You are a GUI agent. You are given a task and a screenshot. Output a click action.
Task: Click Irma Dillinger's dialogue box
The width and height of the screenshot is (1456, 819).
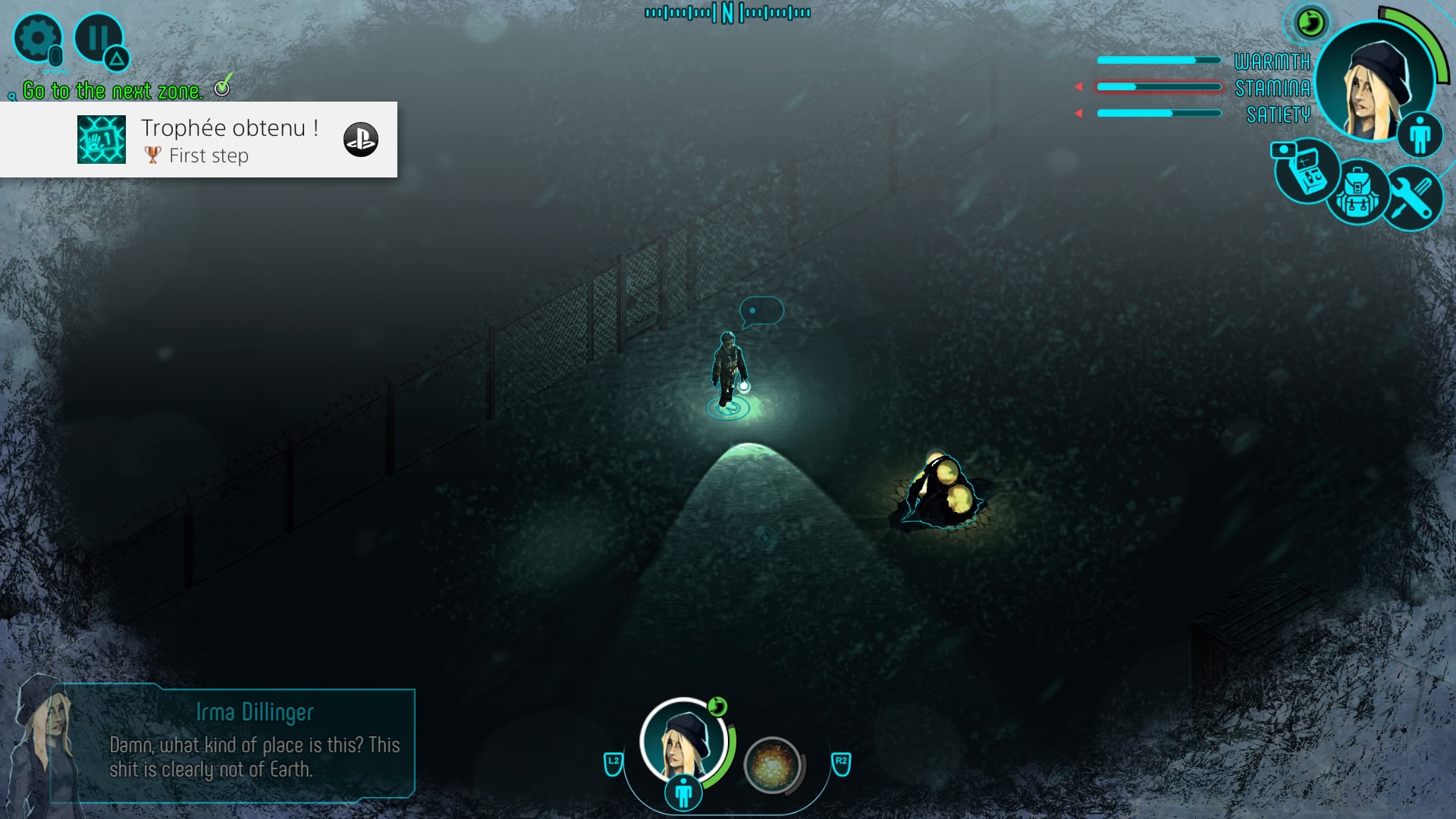(x=233, y=743)
